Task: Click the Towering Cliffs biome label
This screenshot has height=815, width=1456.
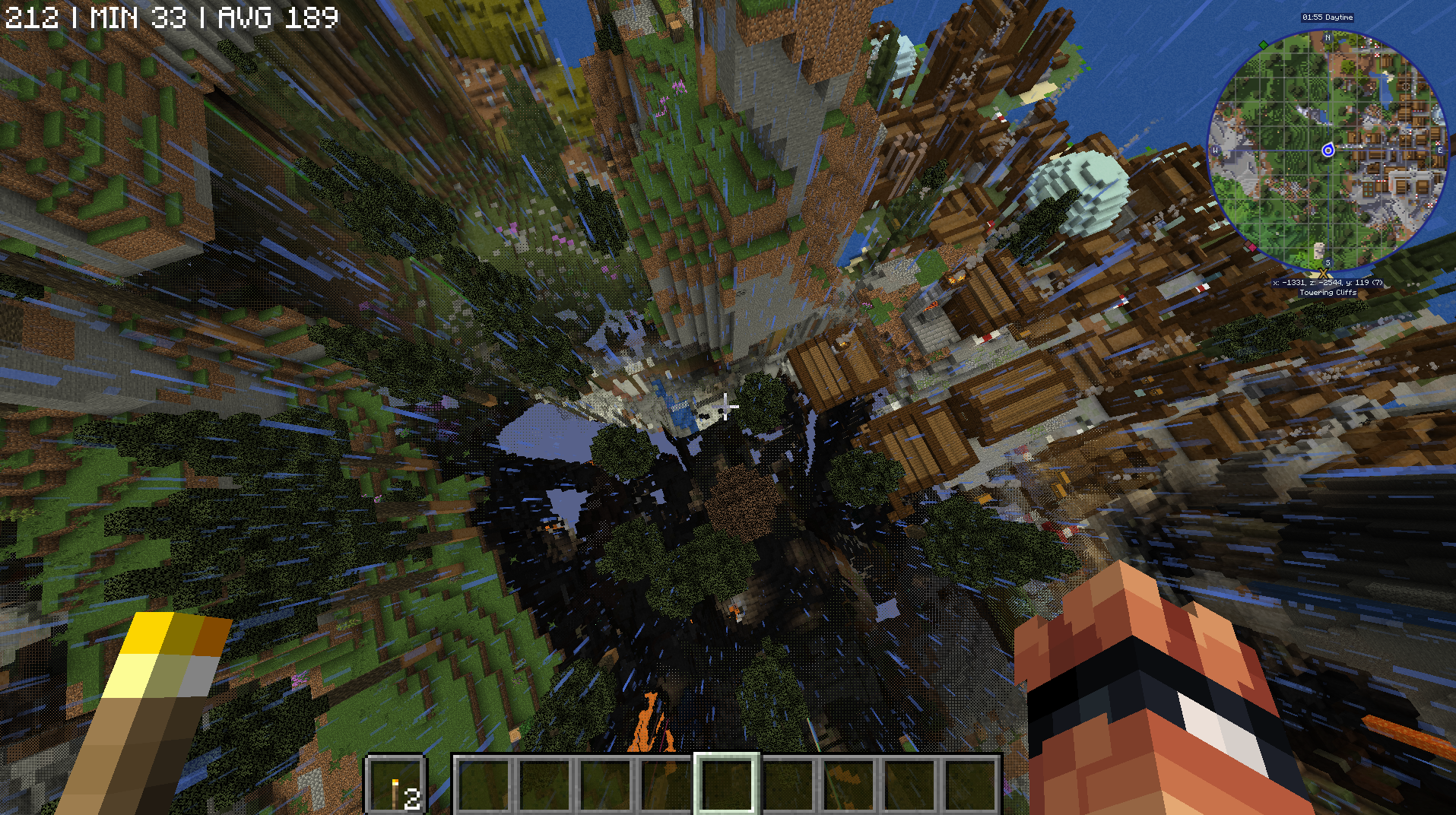Action: click(x=1328, y=293)
